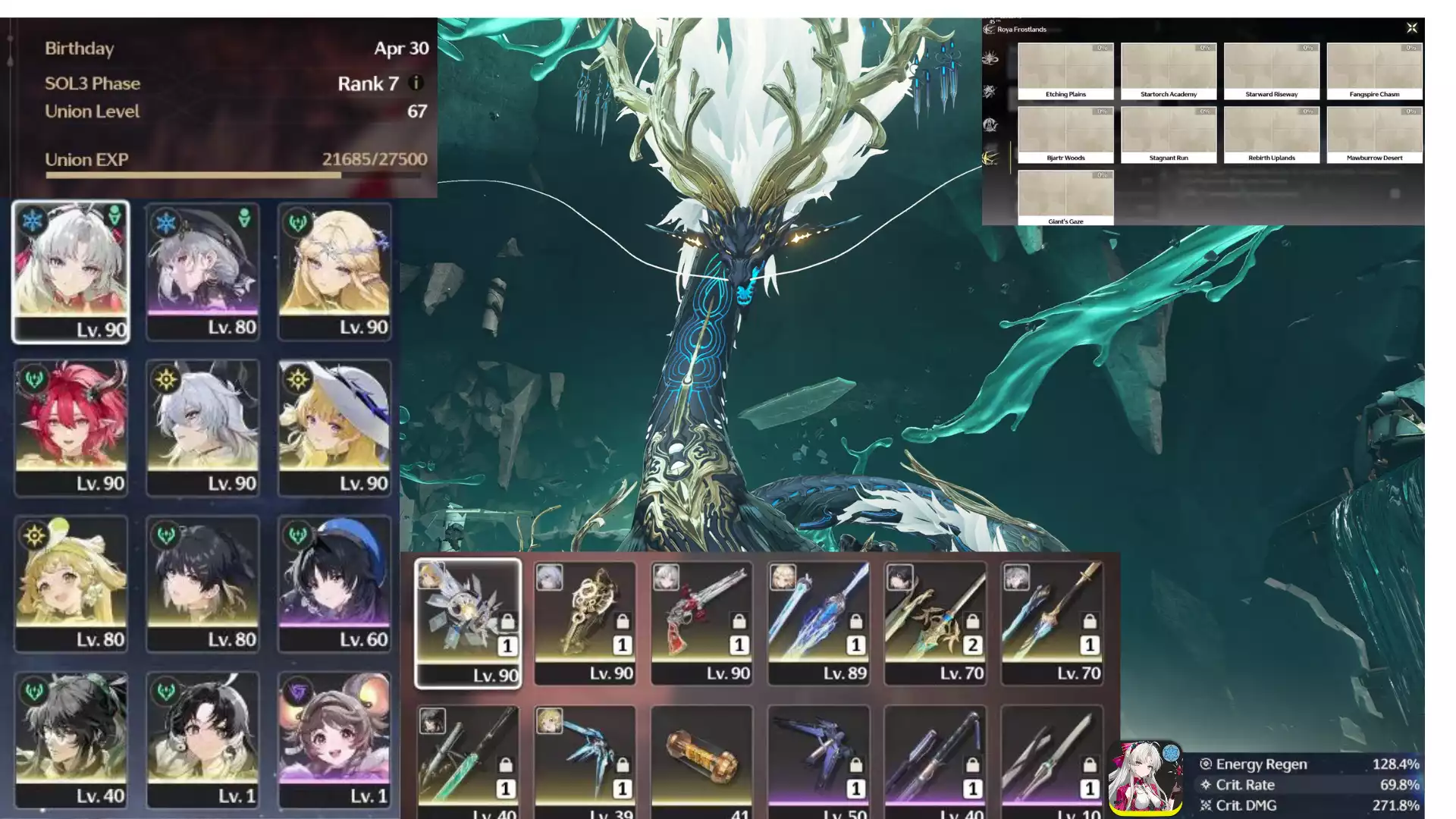Open the Rebirth Uplands area
Viewport: 1456px width, 819px height.
pos(1272,135)
